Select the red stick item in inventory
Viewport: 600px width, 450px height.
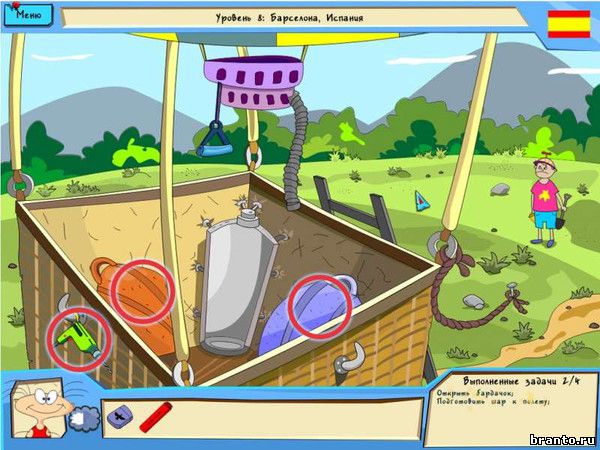click(x=156, y=416)
